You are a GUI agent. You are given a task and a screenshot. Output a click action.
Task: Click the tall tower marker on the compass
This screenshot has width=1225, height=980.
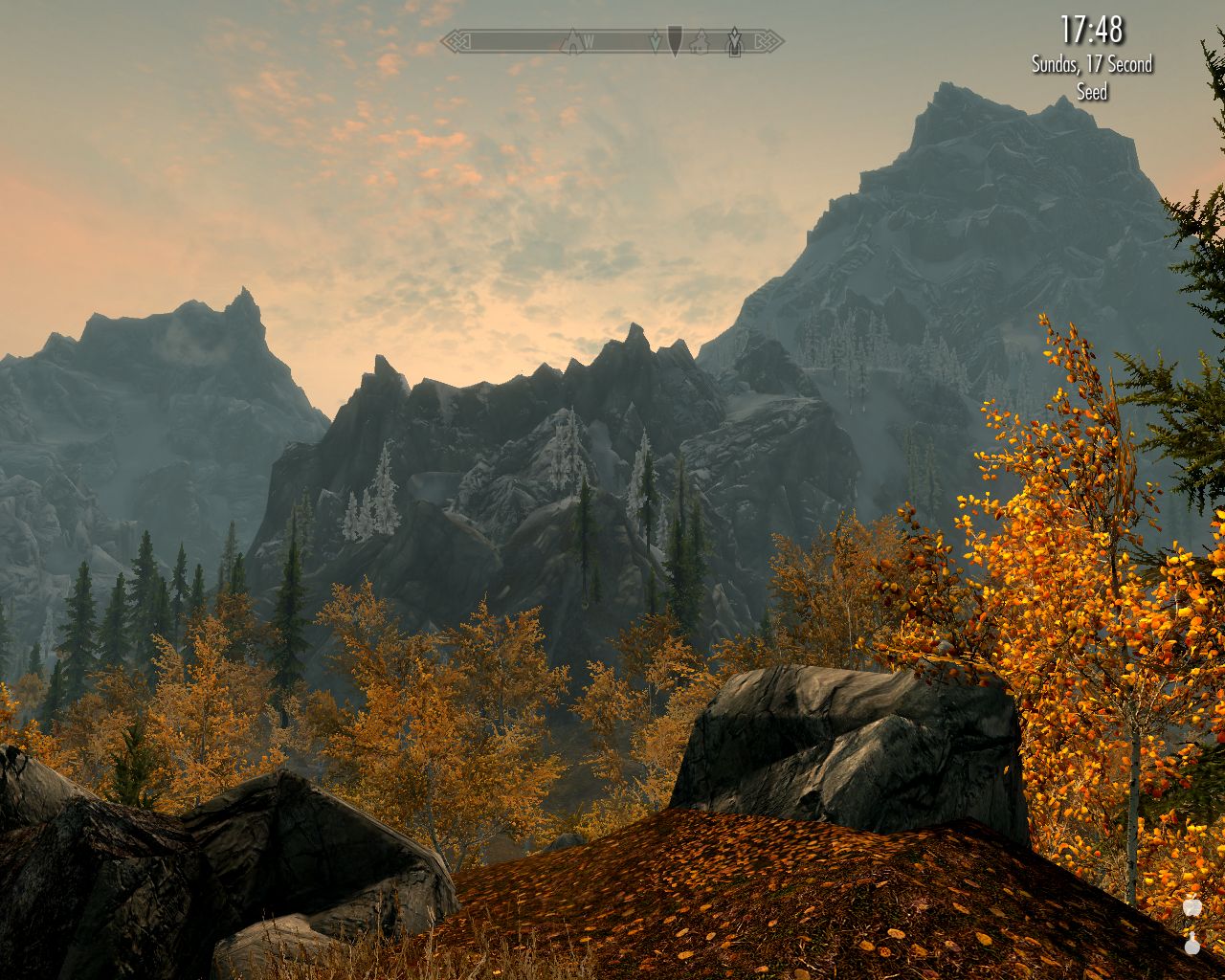coord(735,40)
